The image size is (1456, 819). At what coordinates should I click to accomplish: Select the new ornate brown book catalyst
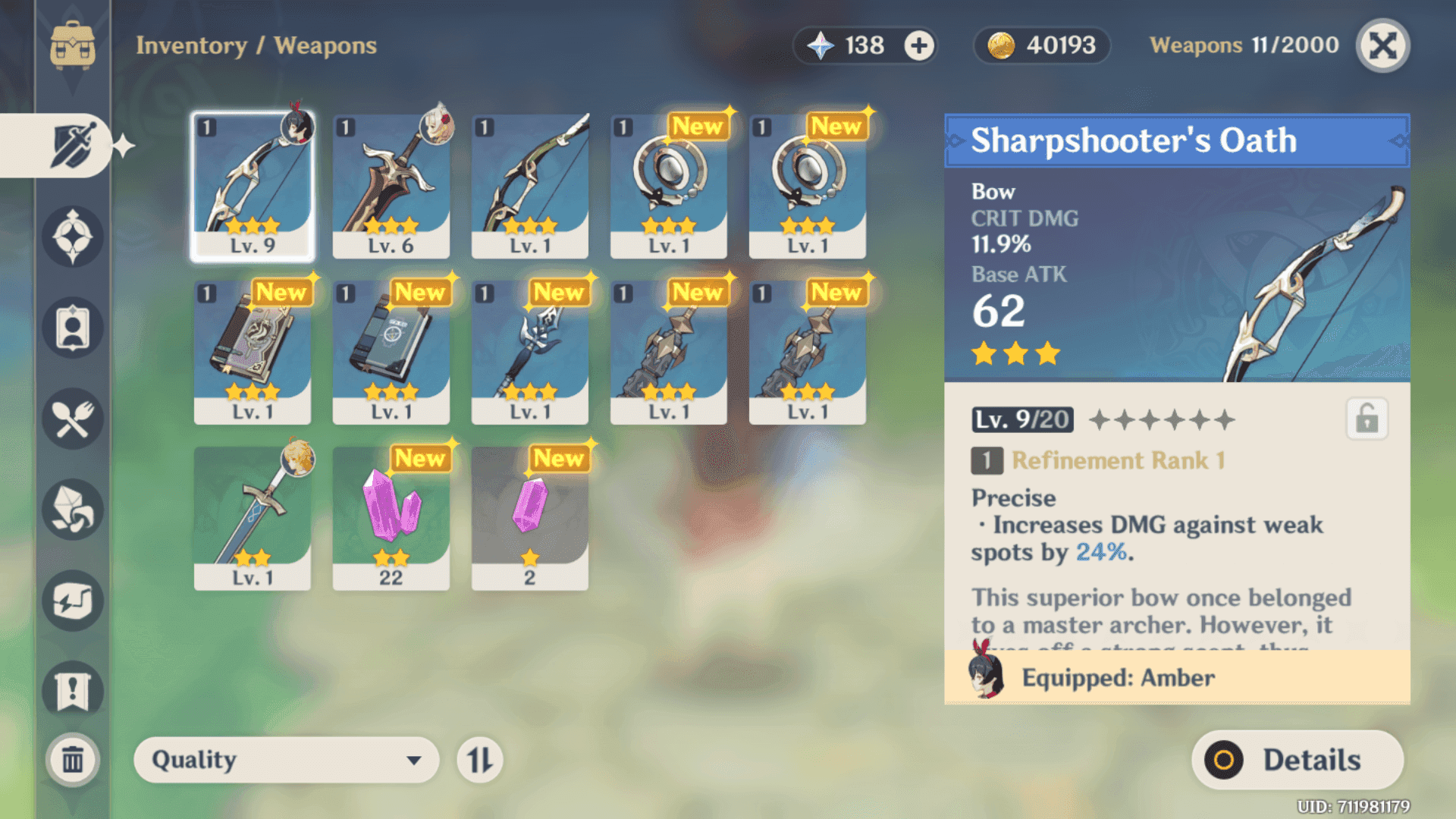pyautogui.click(x=253, y=352)
